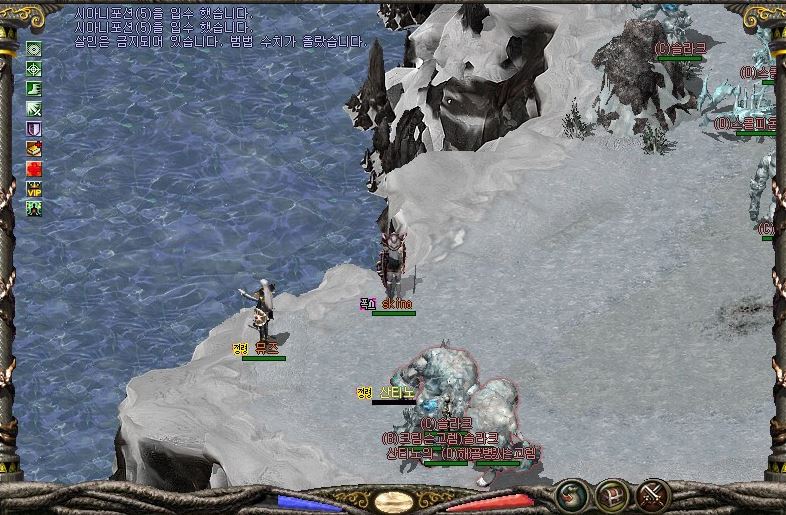Open the VIP crown icon

(34, 188)
